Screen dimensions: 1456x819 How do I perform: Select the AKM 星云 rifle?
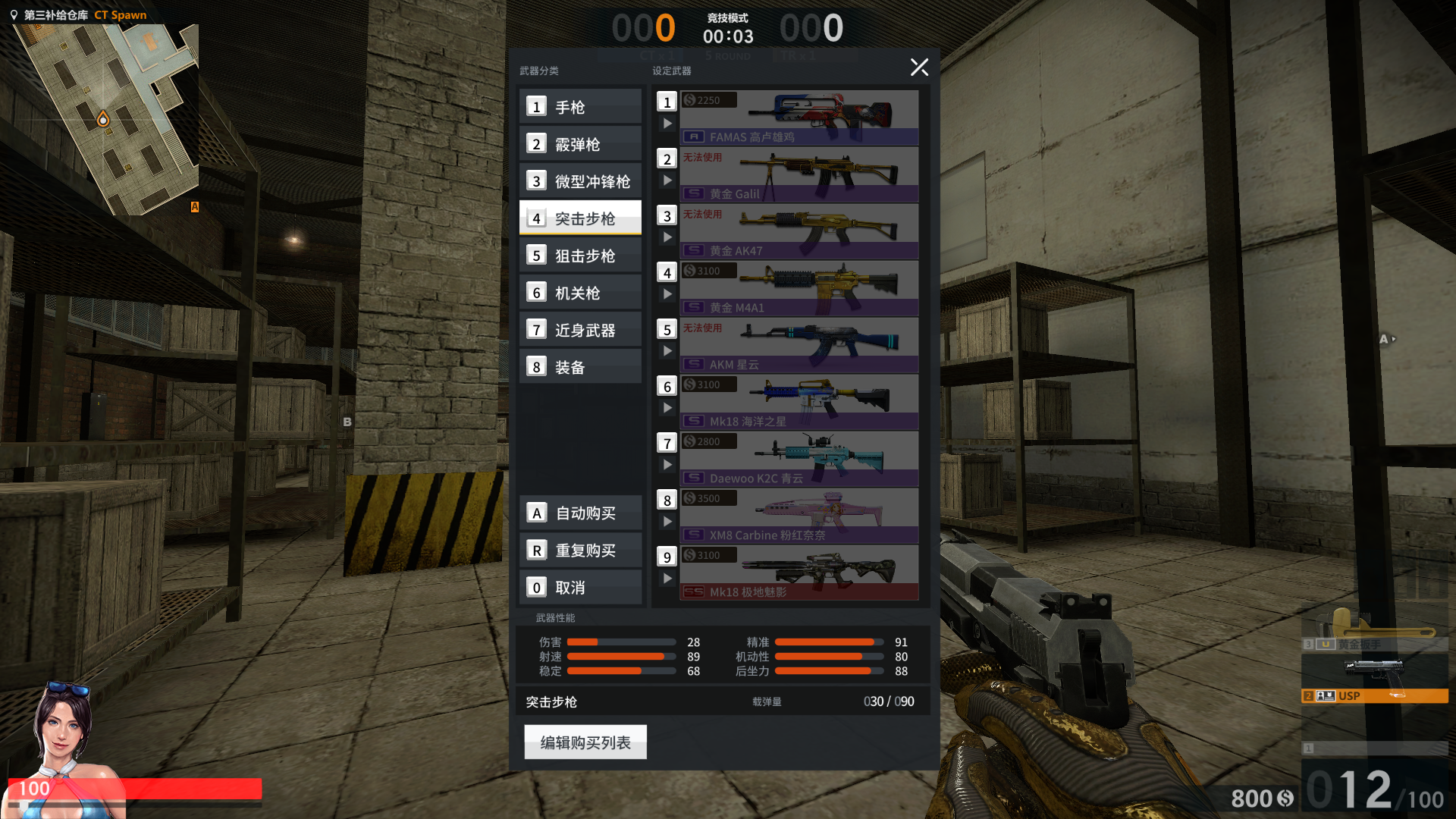coord(799,345)
